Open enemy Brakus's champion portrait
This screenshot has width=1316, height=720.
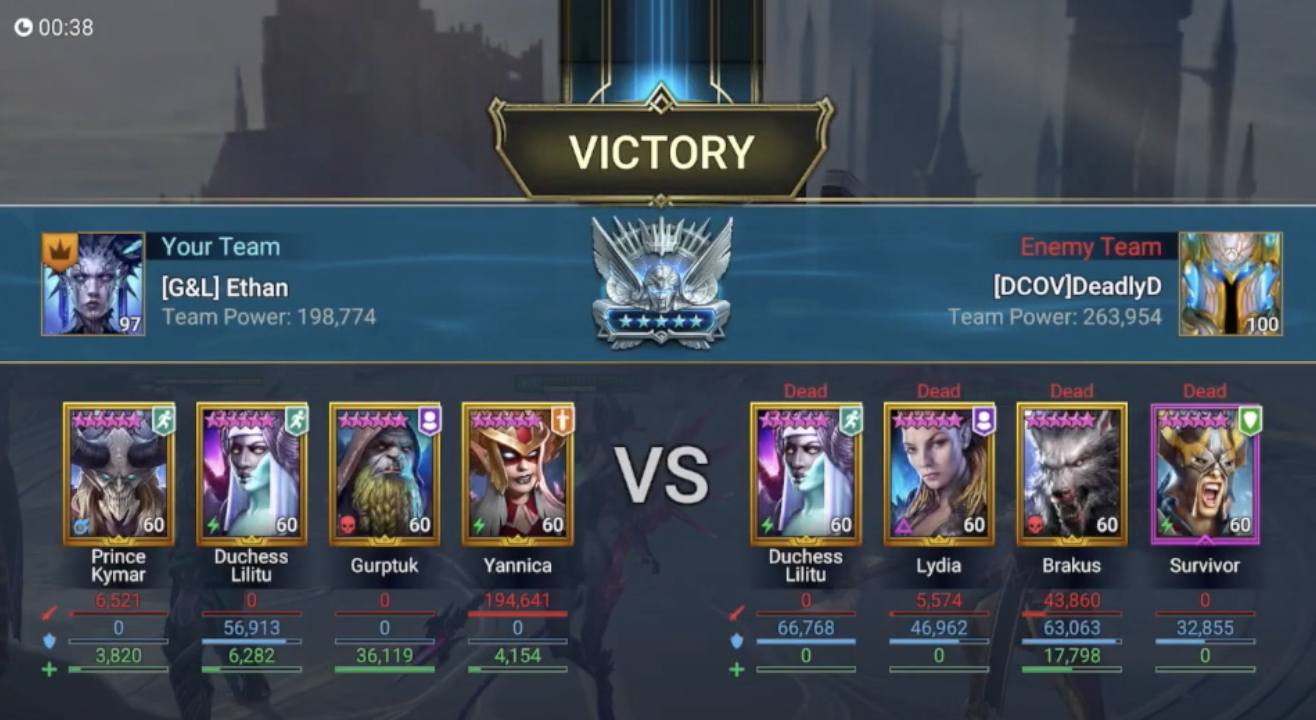(x=1071, y=475)
